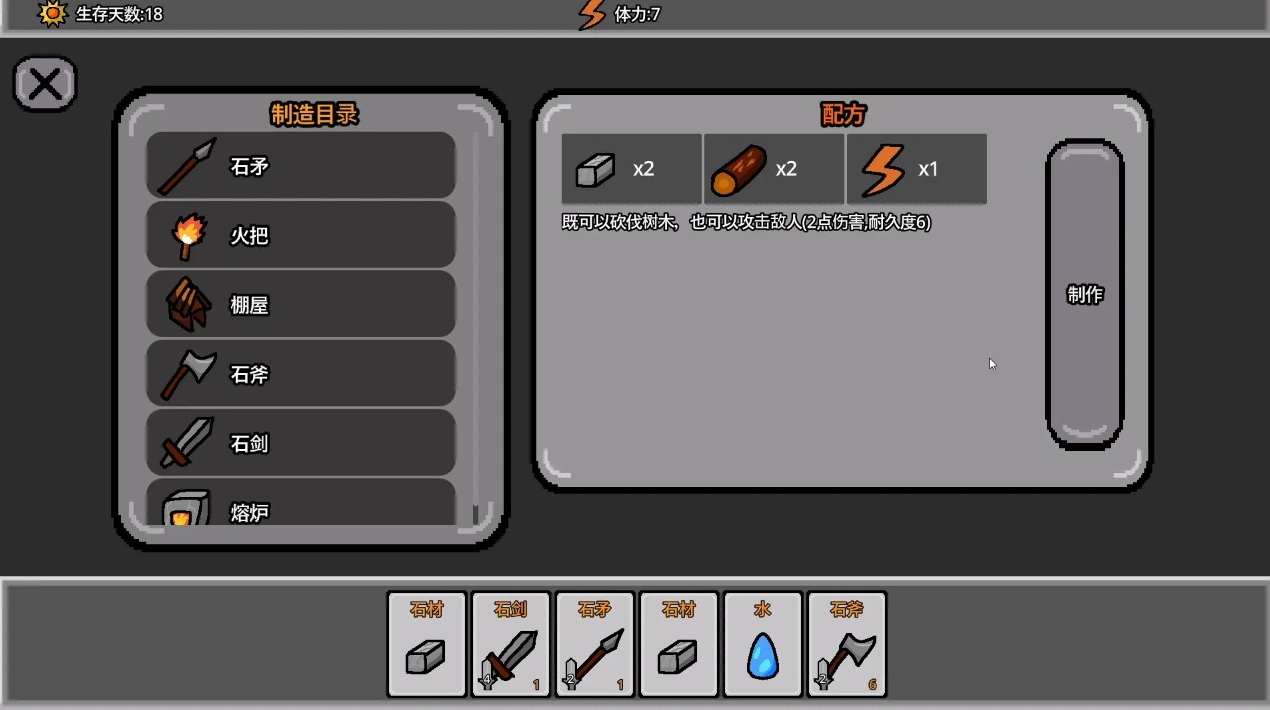Screen dimensions: 1270x710
Task: Close the crafting menu with the X button
Action: coord(45,83)
